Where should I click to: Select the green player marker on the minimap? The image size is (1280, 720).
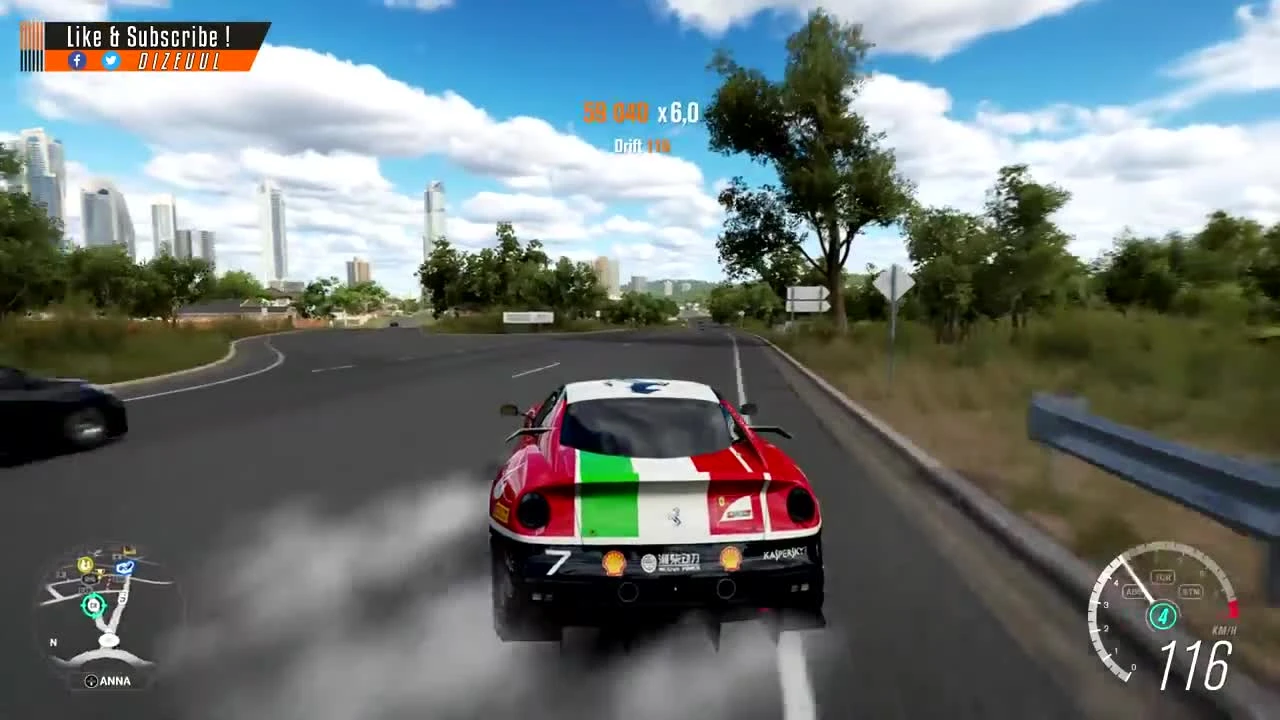pos(93,605)
